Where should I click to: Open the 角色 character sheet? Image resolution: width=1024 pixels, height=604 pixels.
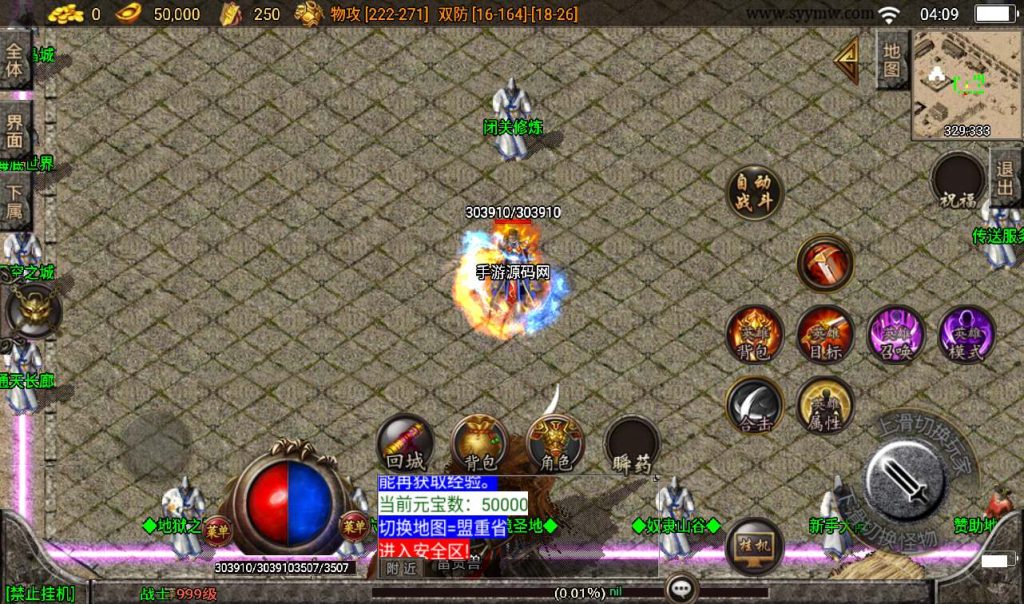click(556, 445)
